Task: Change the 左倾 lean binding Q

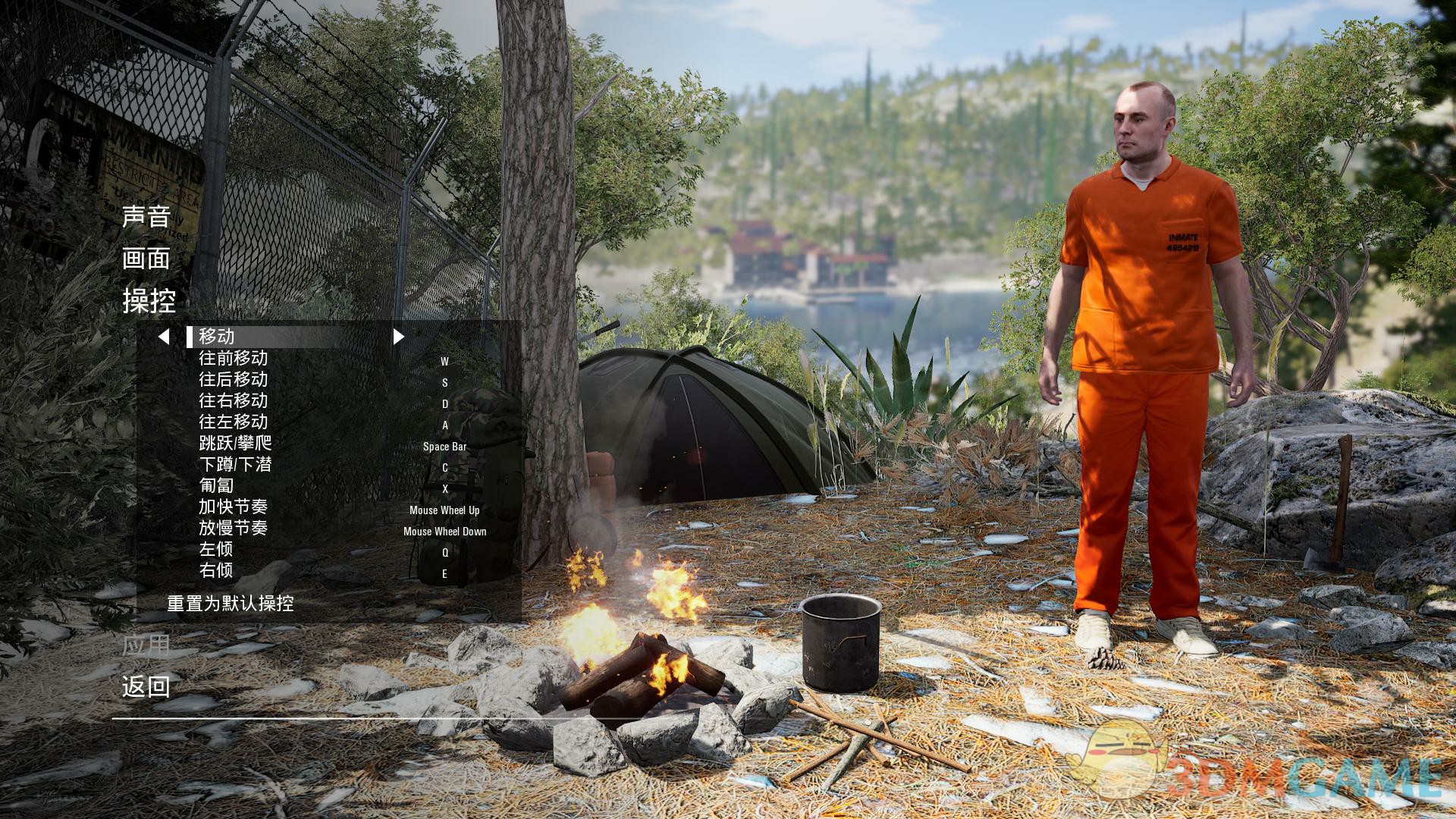Action: 444,553
